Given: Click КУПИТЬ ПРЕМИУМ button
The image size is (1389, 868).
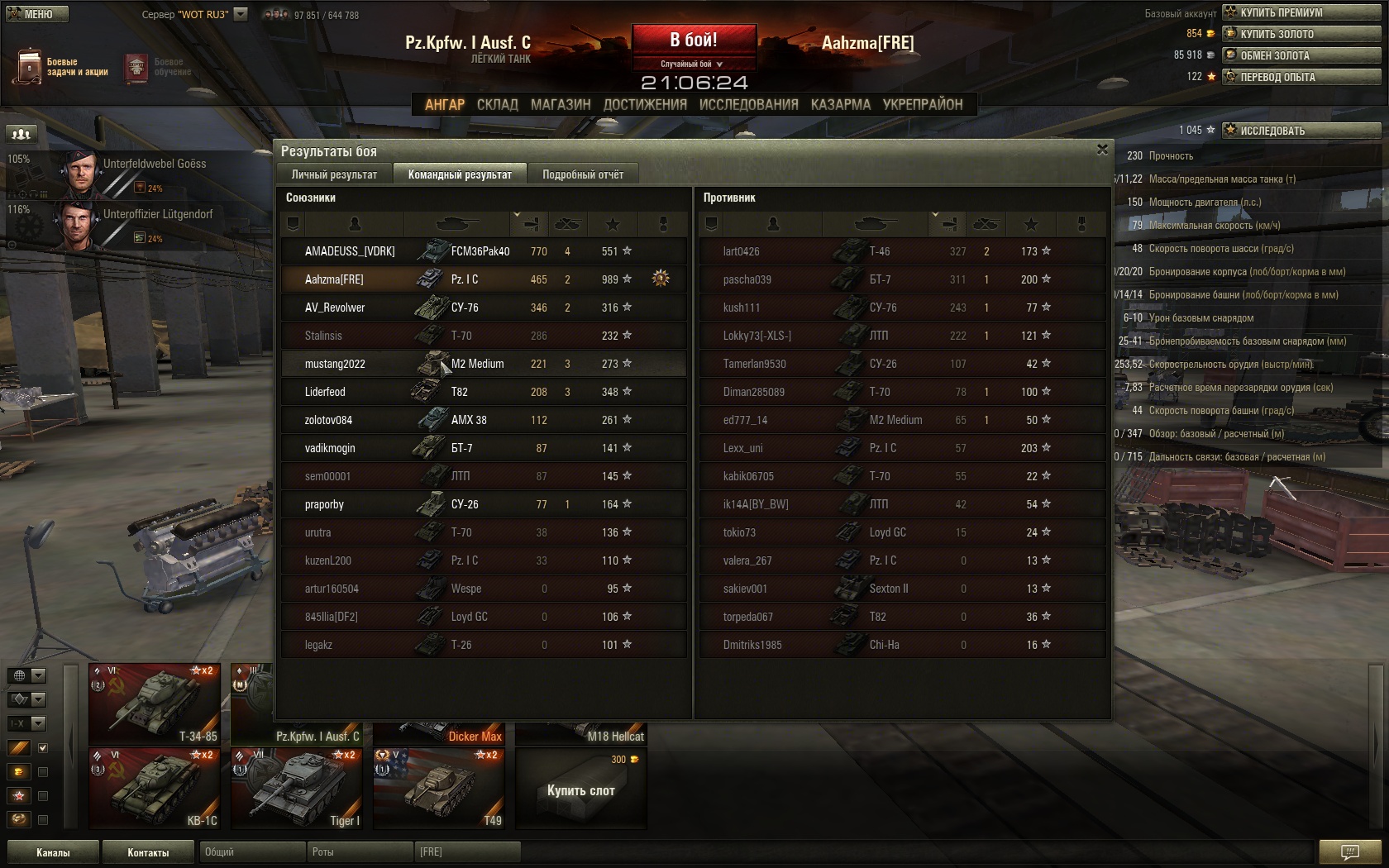Looking at the screenshot, I should [x=1301, y=12].
